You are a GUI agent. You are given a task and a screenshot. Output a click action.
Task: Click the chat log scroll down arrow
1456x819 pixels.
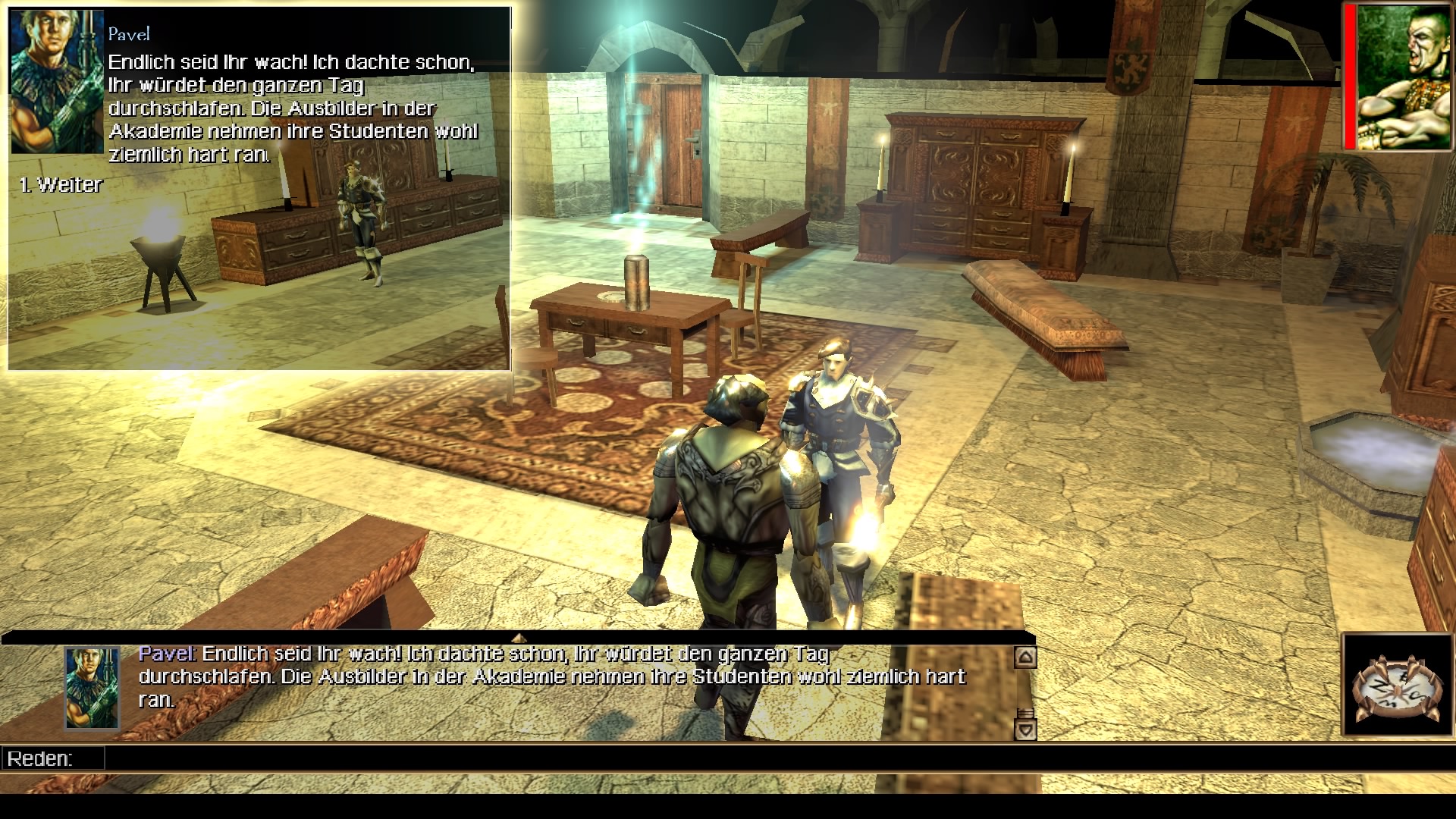1025,730
